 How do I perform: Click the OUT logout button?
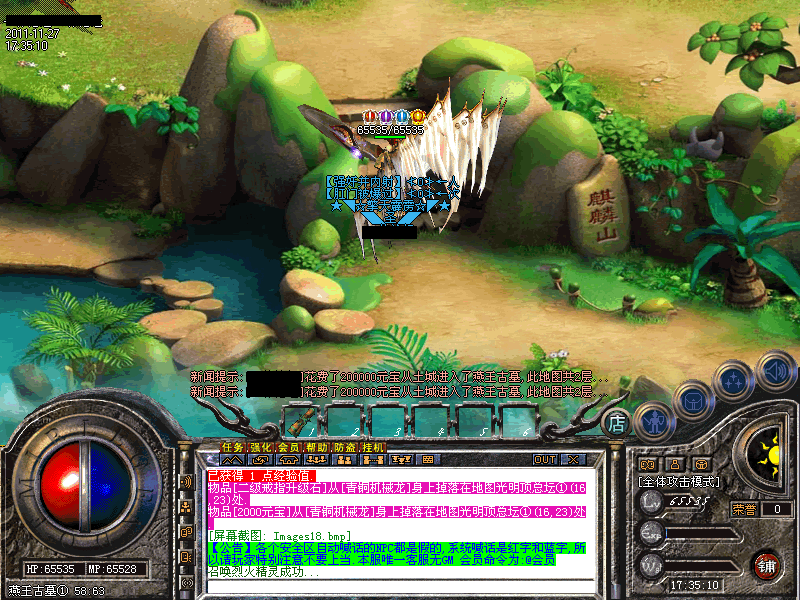click(544, 460)
